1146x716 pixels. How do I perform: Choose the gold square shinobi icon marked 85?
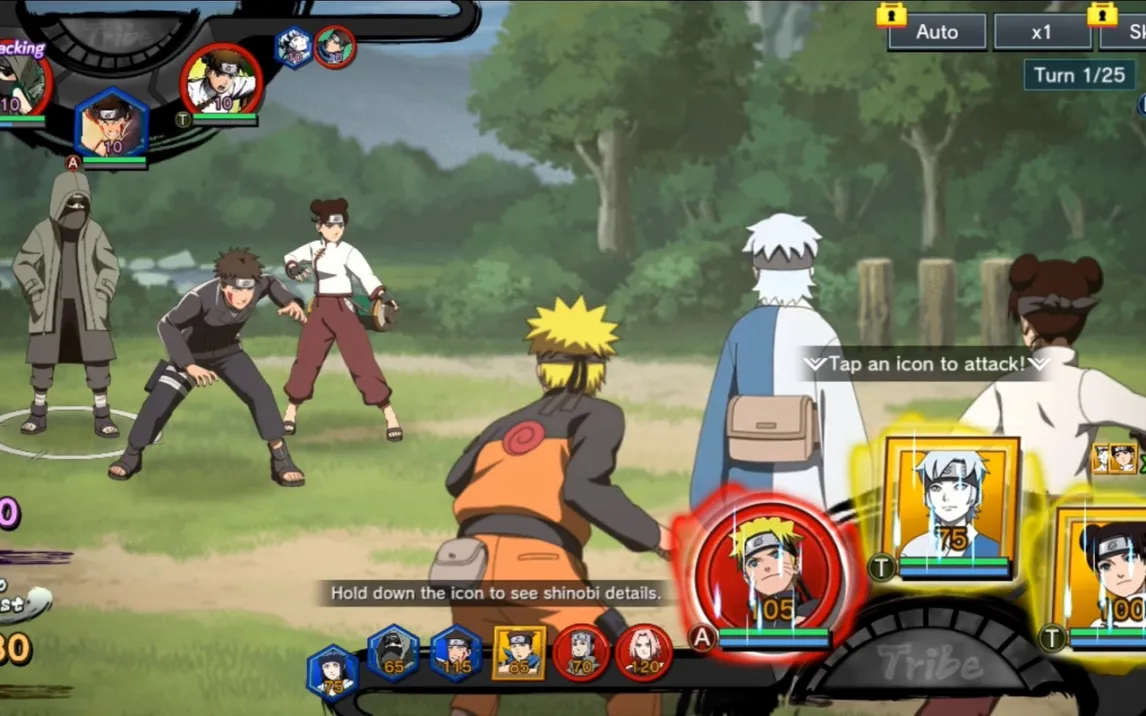[x=519, y=653]
